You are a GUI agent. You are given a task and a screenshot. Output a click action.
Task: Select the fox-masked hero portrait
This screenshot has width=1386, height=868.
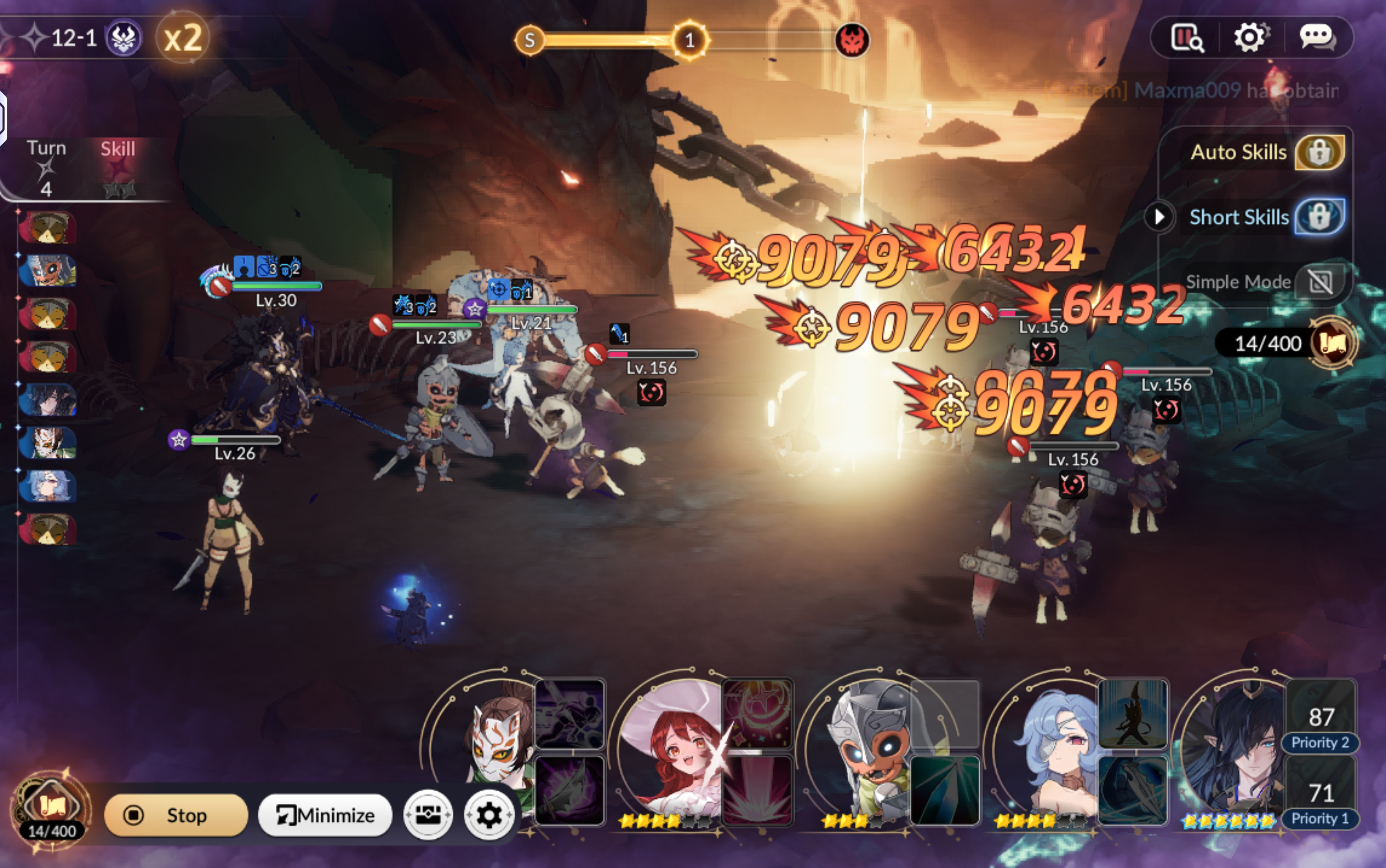[x=496, y=740]
